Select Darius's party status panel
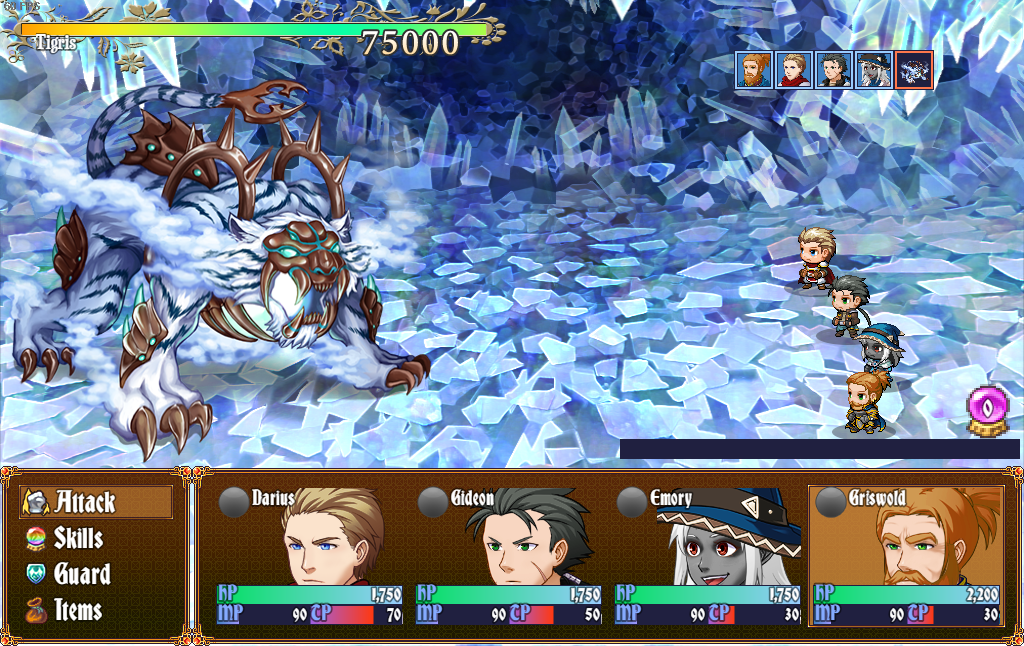Image resolution: width=1024 pixels, height=646 pixels. (x=309, y=556)
